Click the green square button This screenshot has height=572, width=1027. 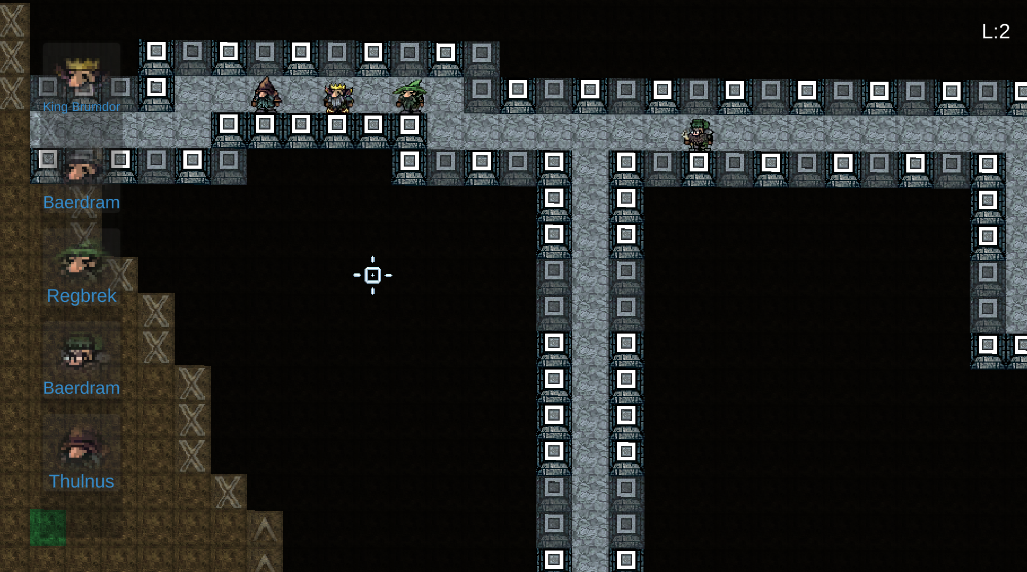(x=47, y=527)
